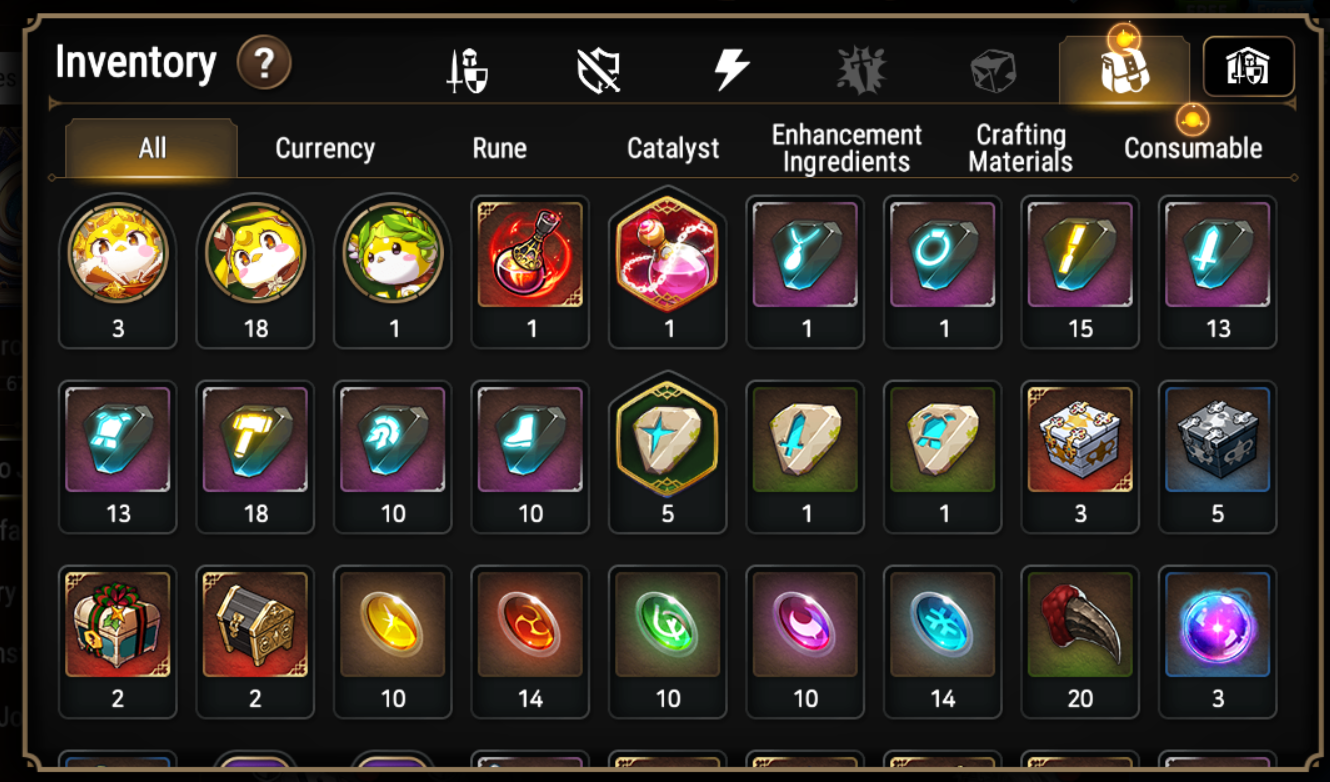Switch to the Consumable tab

pyautogui.click(x=1193, y=148)
